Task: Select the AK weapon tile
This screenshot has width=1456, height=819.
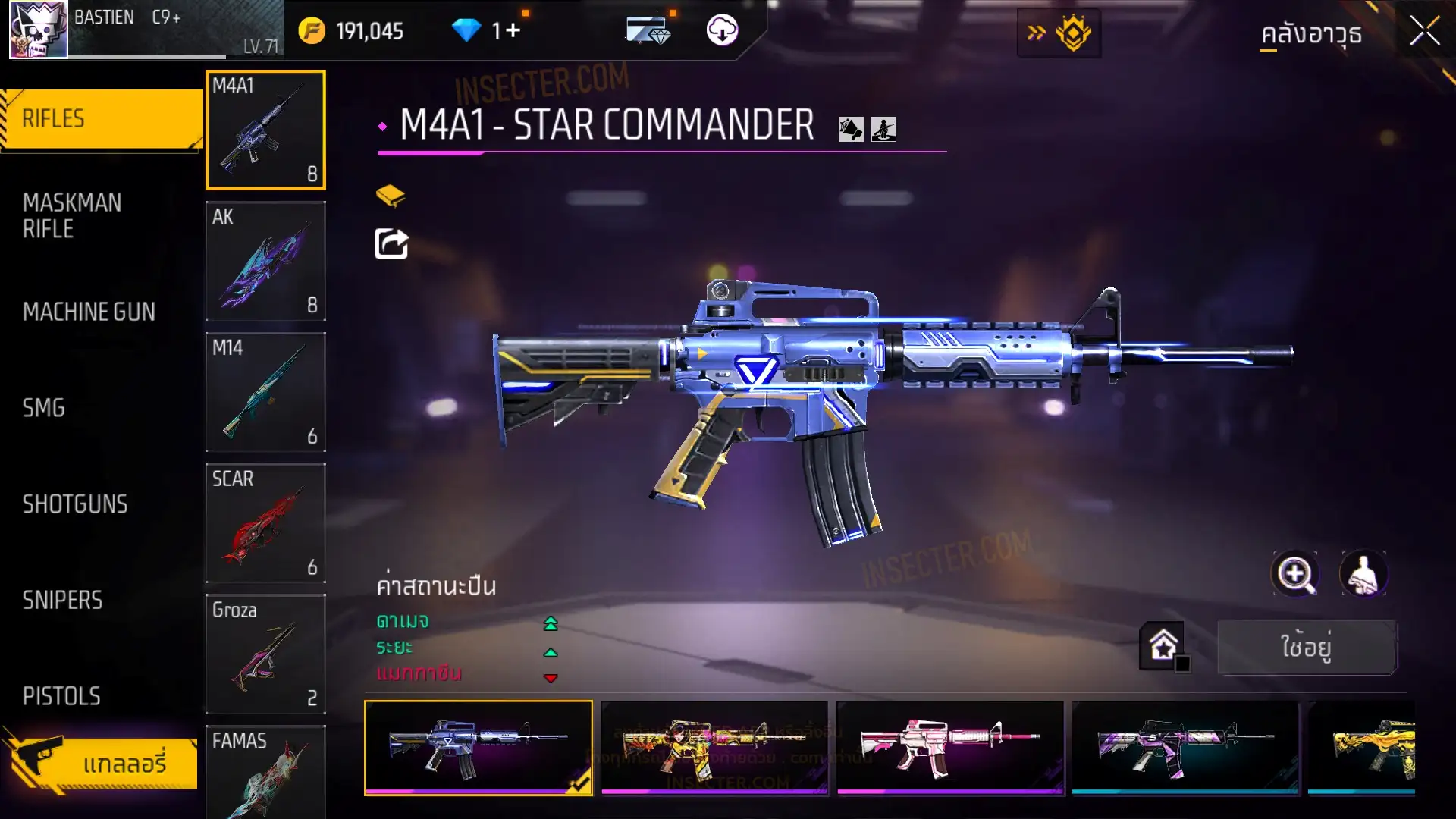Action: click(x=265, y=261)
